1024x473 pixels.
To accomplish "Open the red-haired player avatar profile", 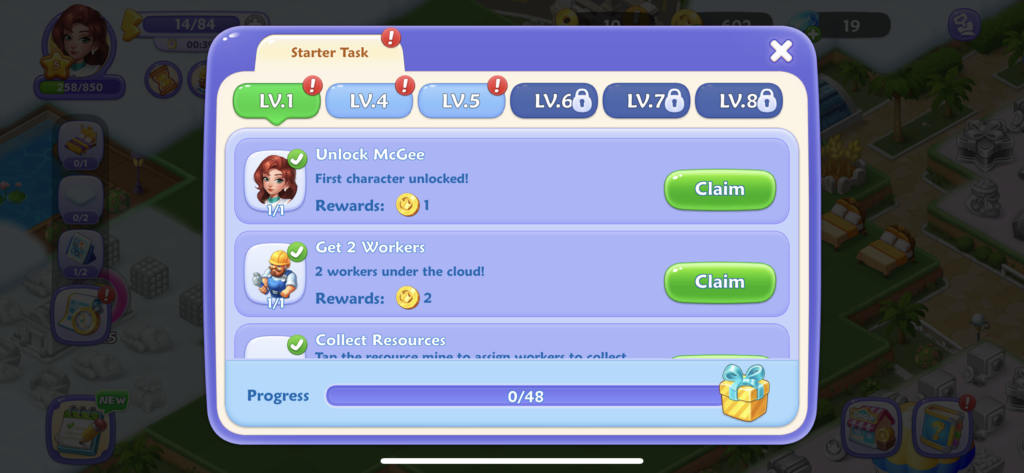I will 77,42.
